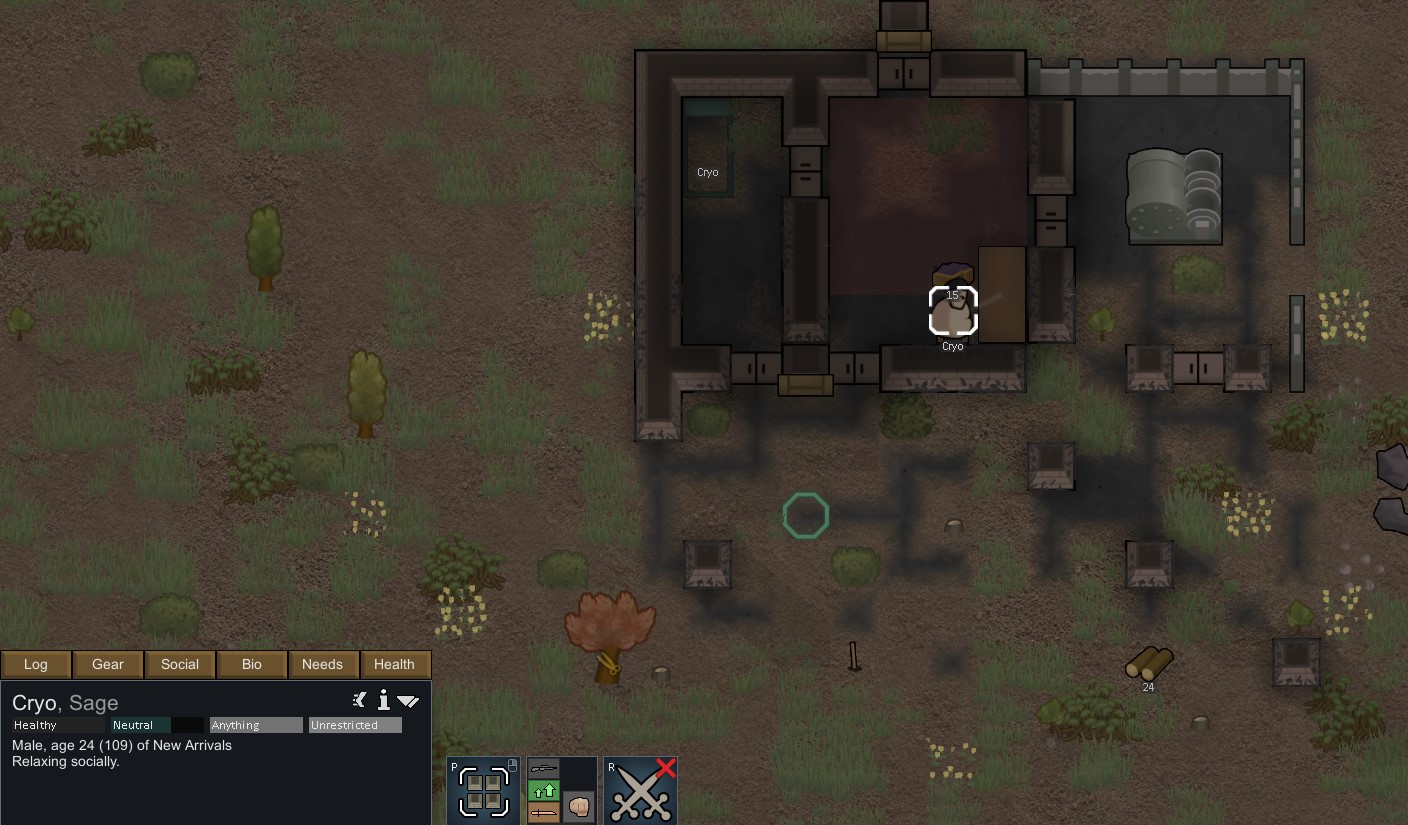
Task: Activate the room selection command icon
Action: coord(485,791)
